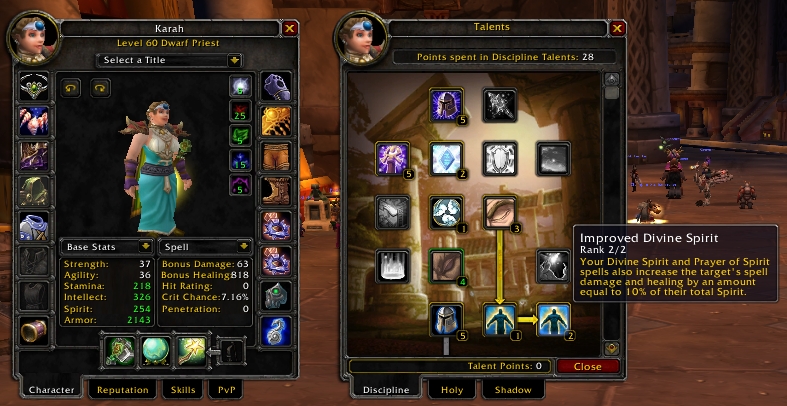Show the PvP tab

pos(223,390)
